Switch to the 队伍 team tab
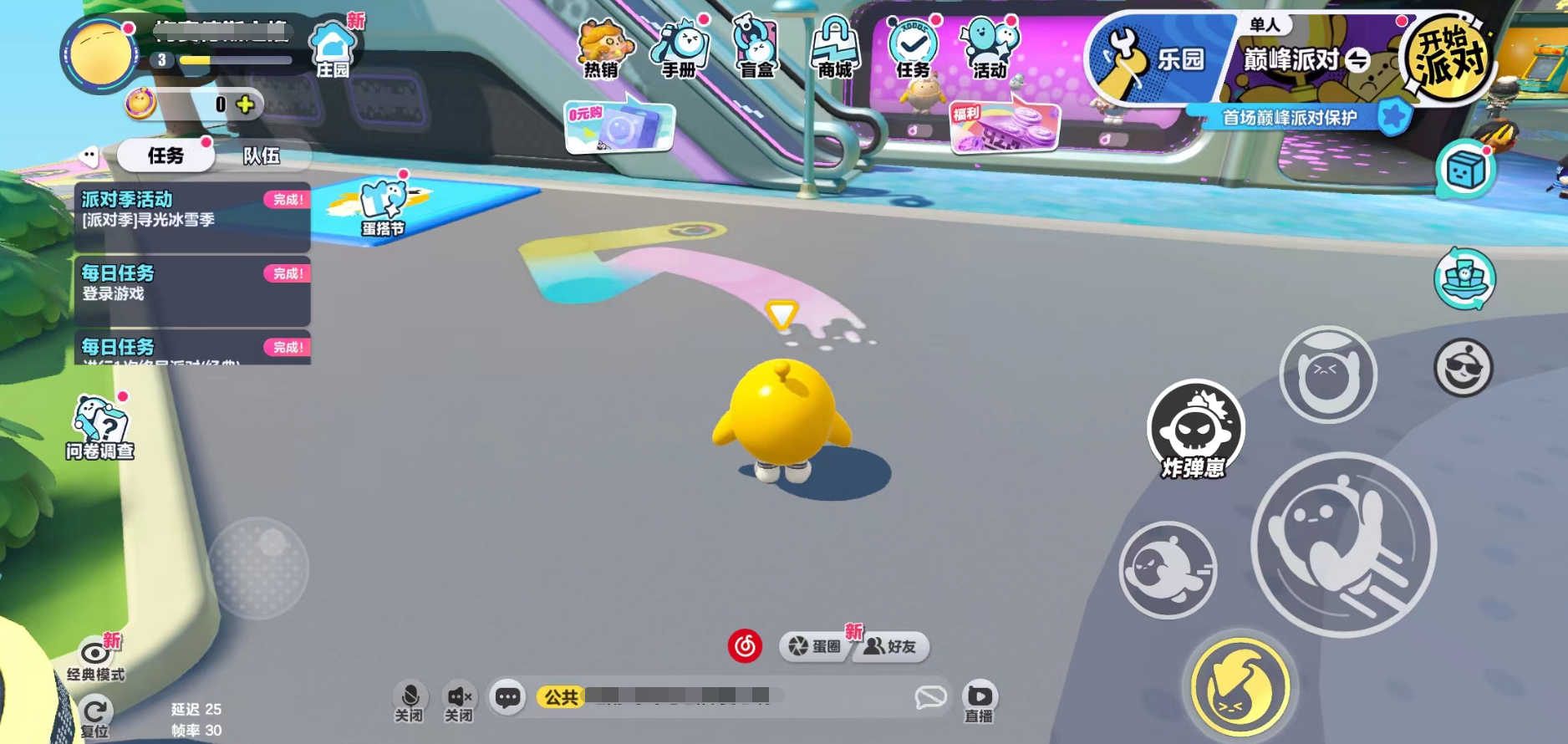 (262, 155)
